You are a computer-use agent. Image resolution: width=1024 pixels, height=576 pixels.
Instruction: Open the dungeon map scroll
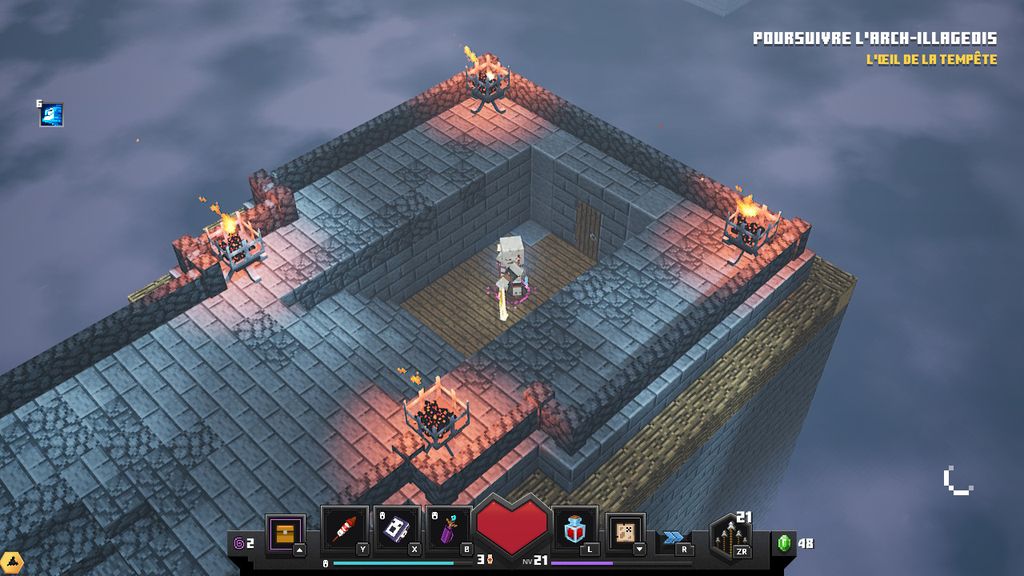[x=626, y=530]
